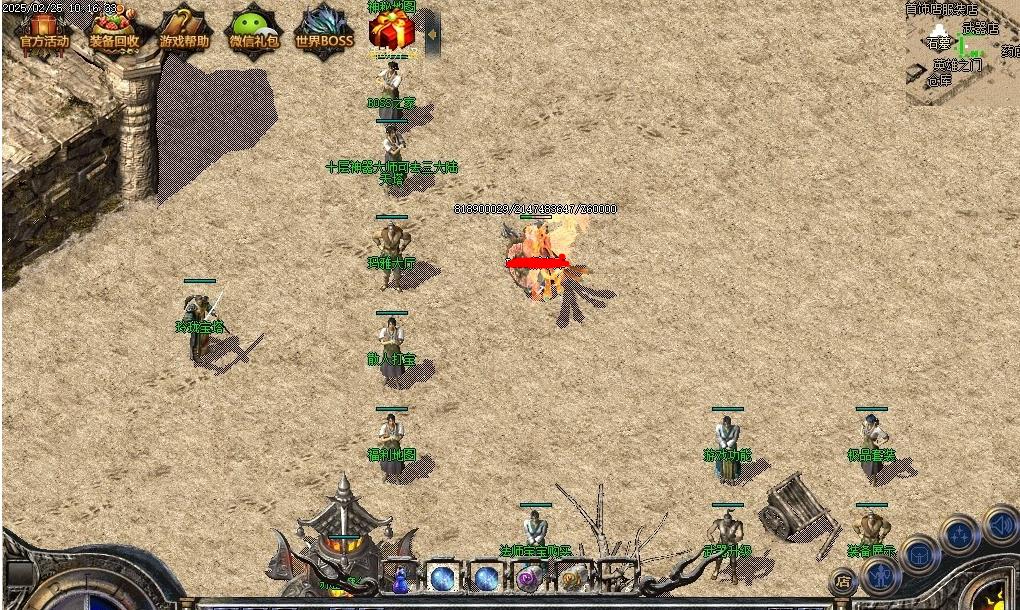The height and width of the screenshot is (610, 1020).
Task: Click the red gift box icon
Action: tap(391, 31)
